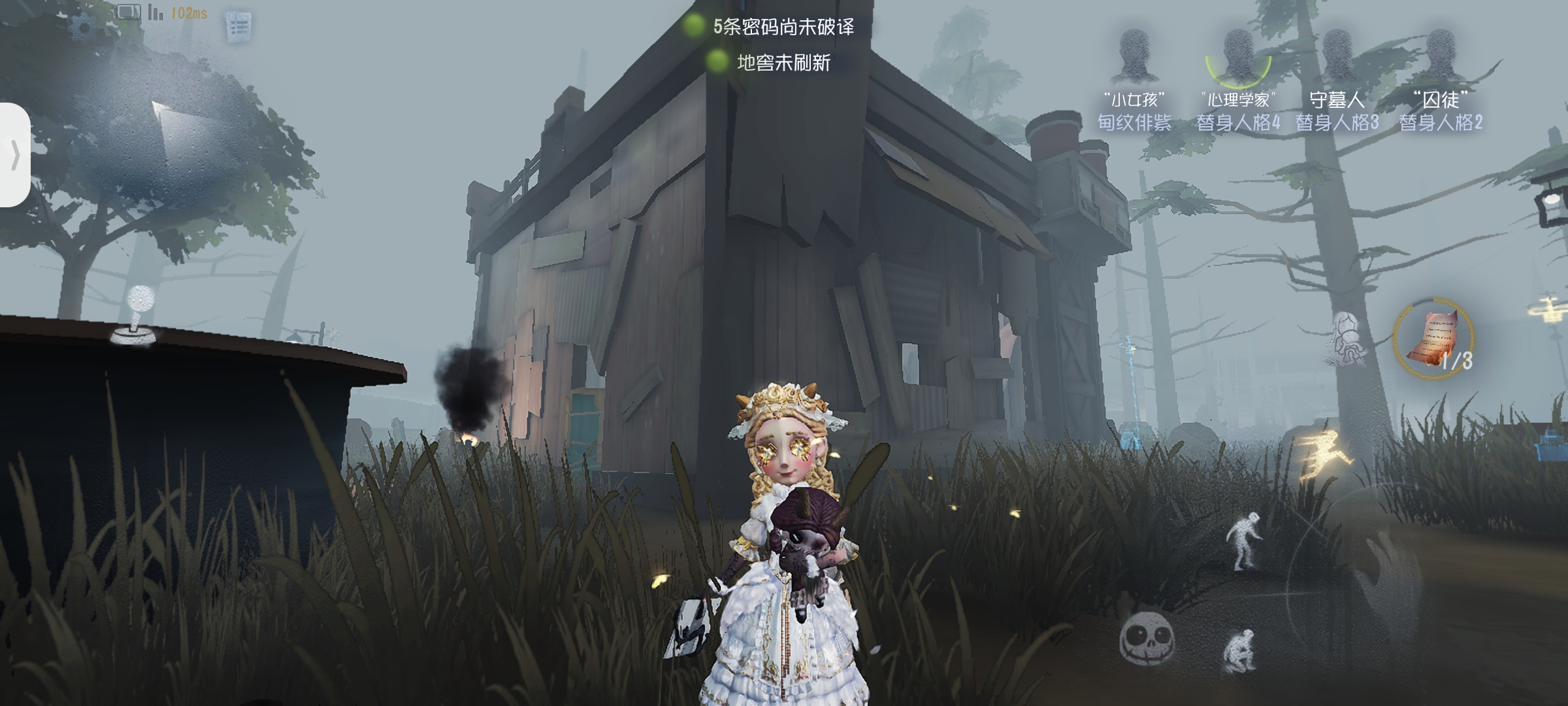Select the "心理学家" teammate portrait

tap(1237, 56)
